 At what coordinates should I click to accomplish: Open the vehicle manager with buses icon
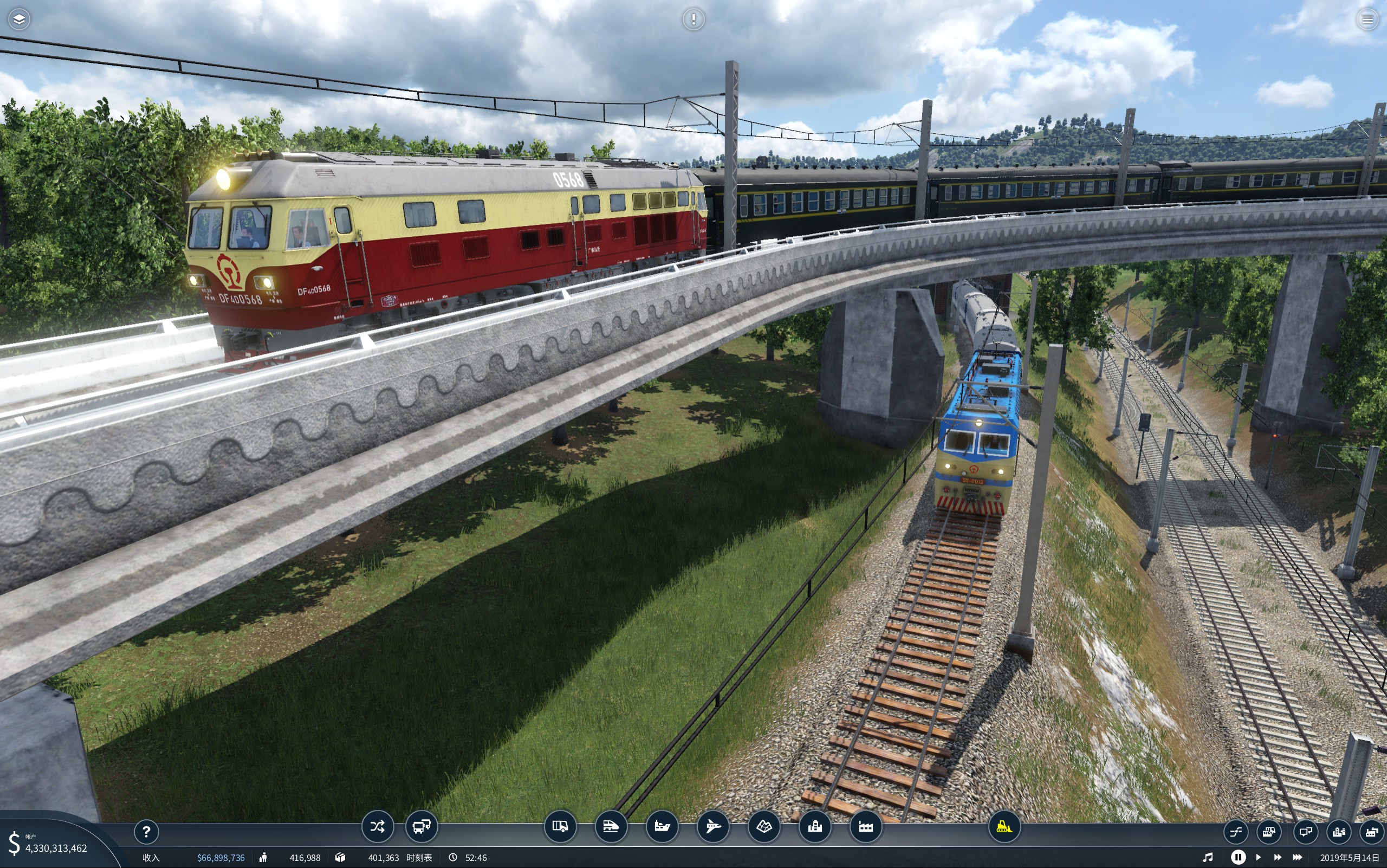(x=422, y=827)
